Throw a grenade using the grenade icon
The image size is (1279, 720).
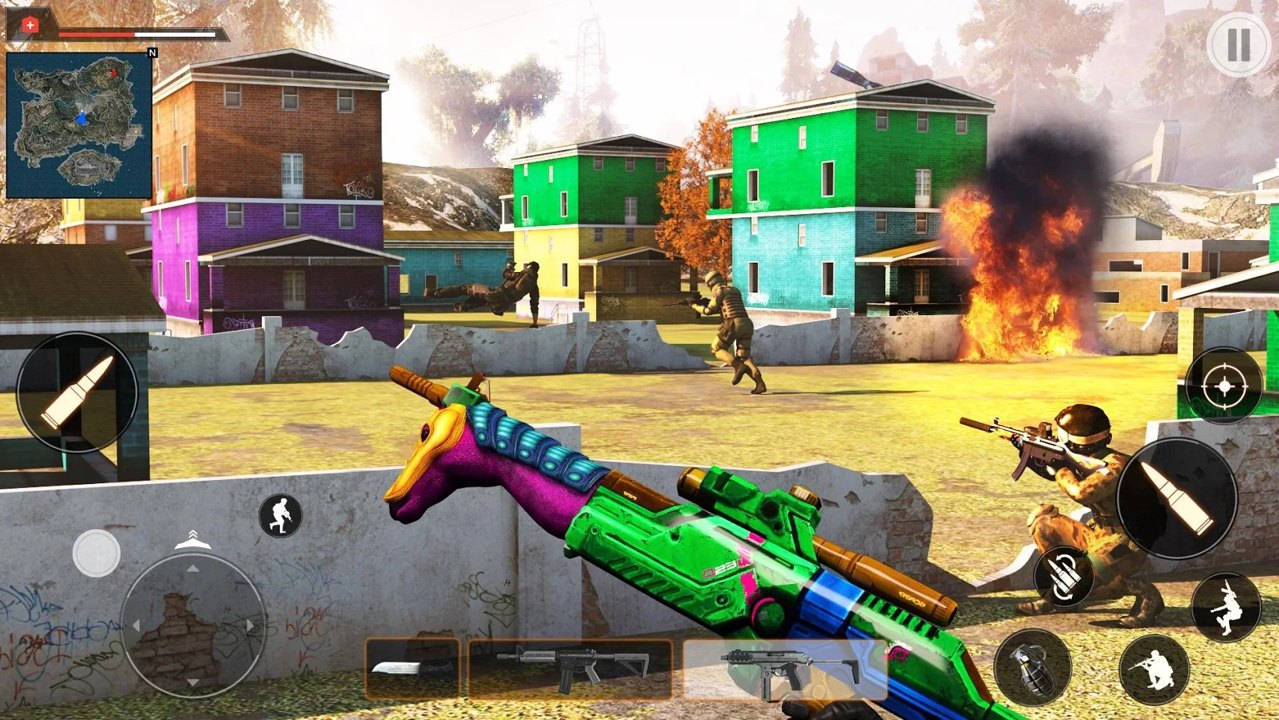[x=1032, y=667]
